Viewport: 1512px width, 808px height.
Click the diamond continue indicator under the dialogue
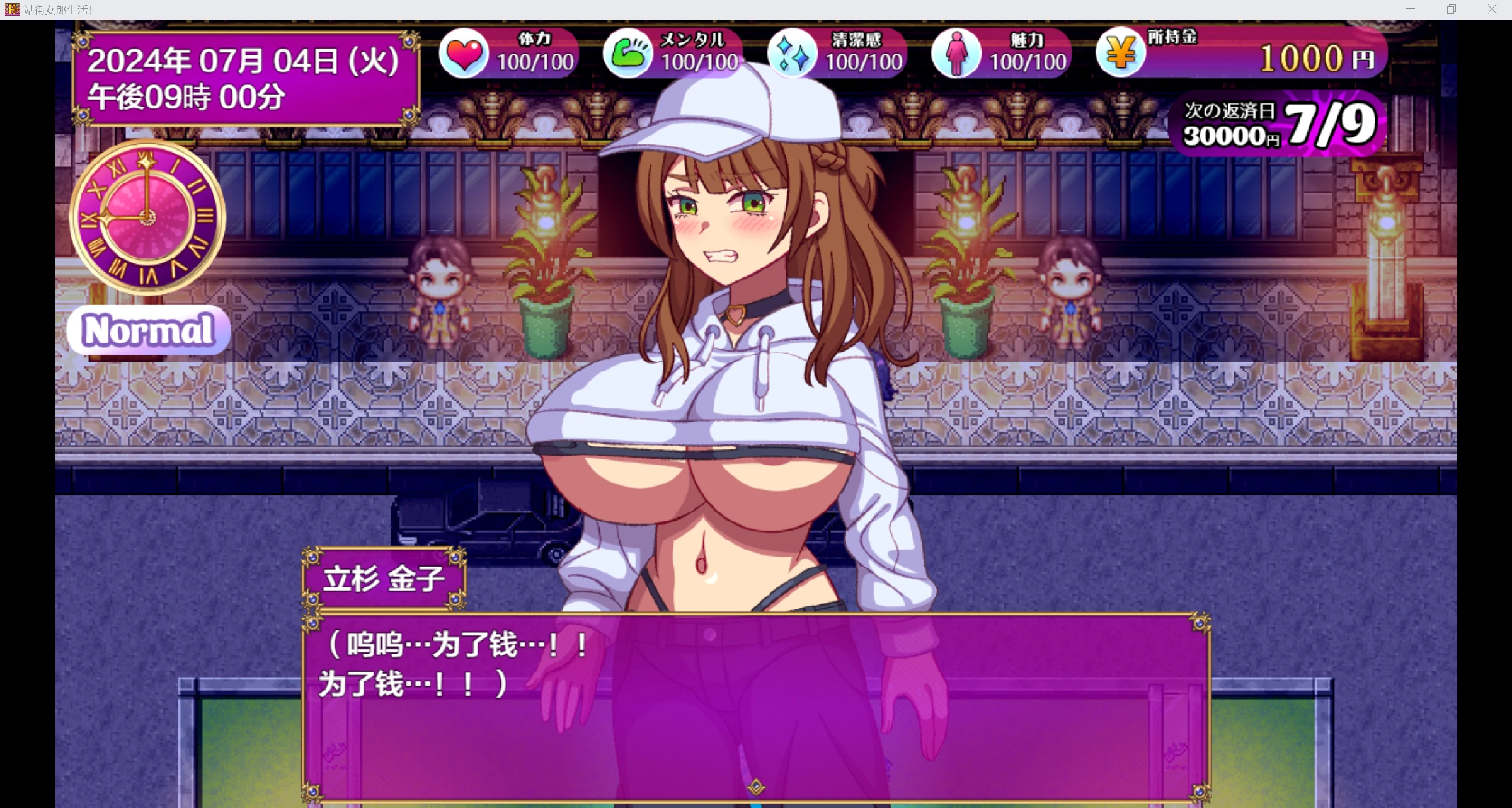pos(756,787)
